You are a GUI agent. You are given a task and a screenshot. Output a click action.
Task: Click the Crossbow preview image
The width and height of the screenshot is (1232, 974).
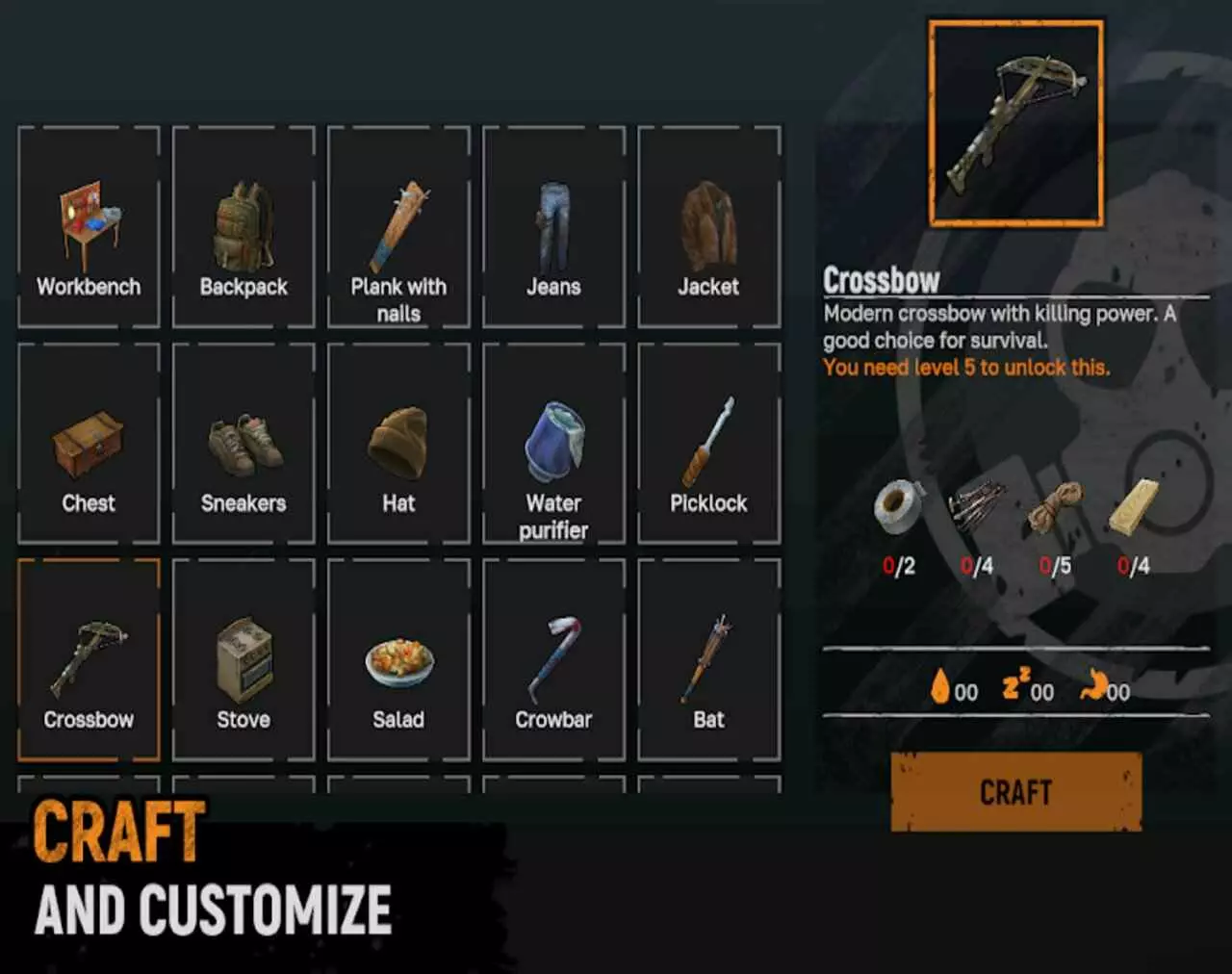tap(1016, 123)
